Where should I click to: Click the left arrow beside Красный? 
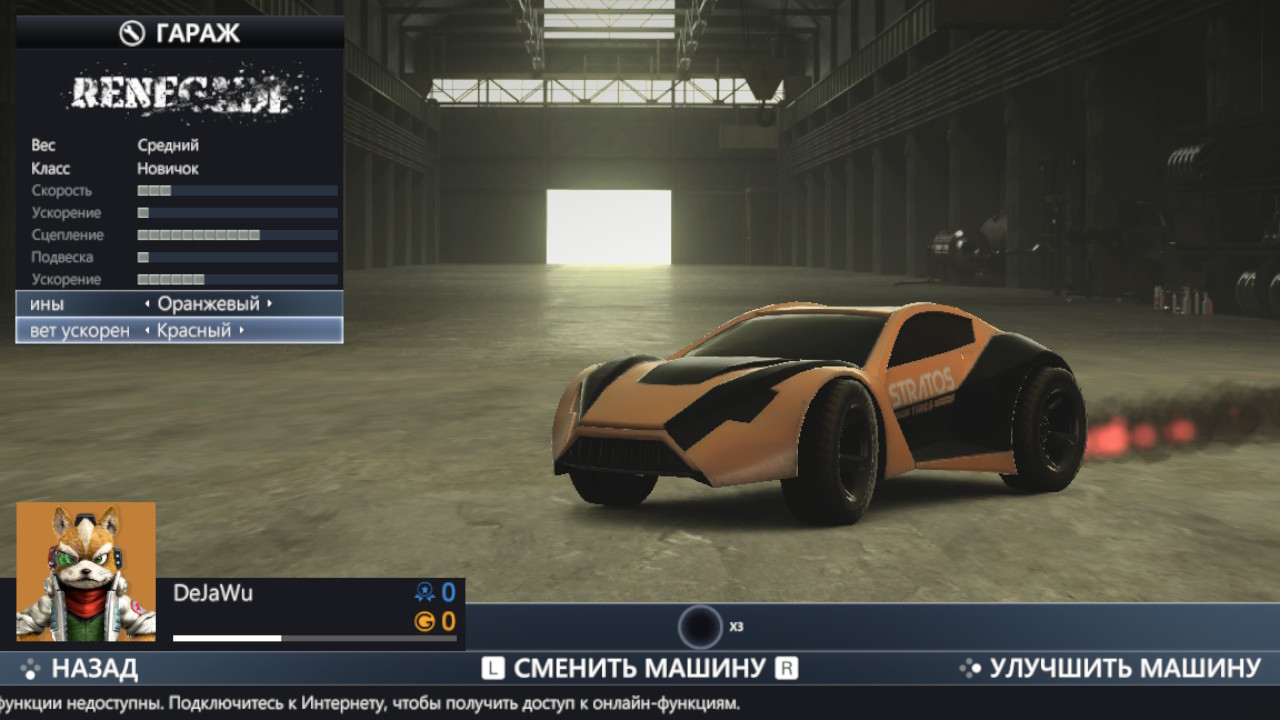(x=148, y=331)
